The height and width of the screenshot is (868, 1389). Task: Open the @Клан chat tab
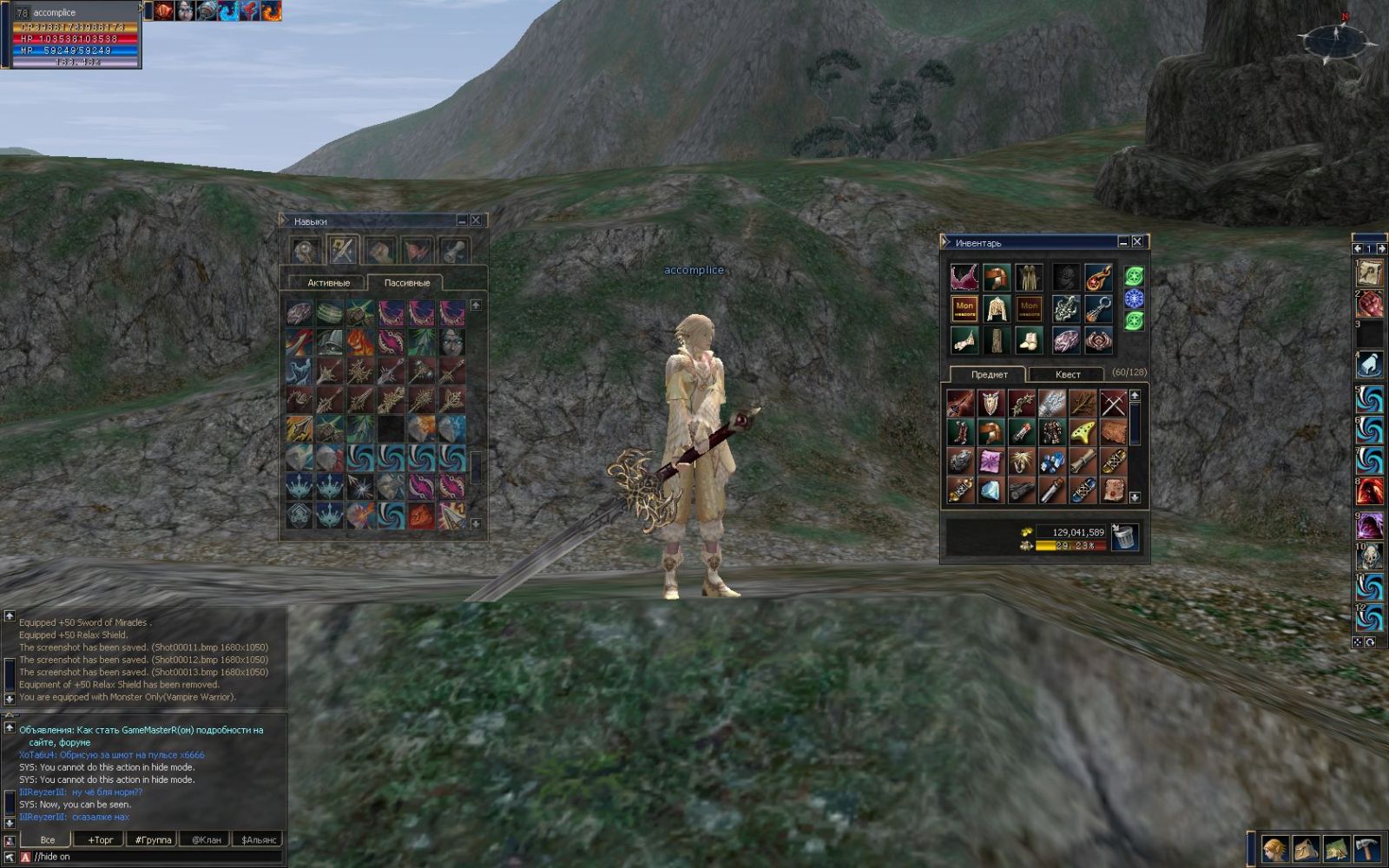click(206, 839)
